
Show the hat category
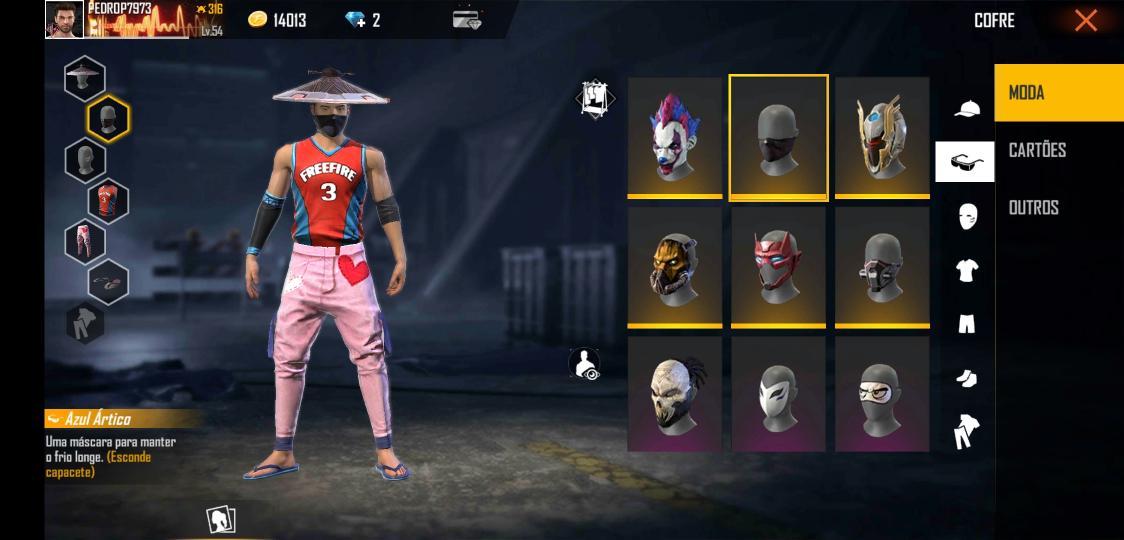point(966,108)
